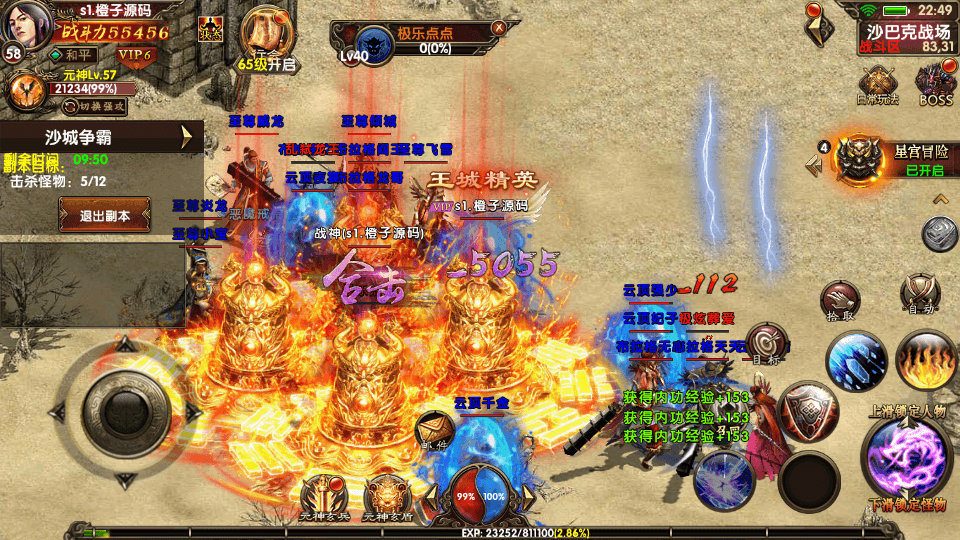Collapse the 沙城争霸 quest panel arrow
This screenshot has width=960, height=540.
[186, 137]
